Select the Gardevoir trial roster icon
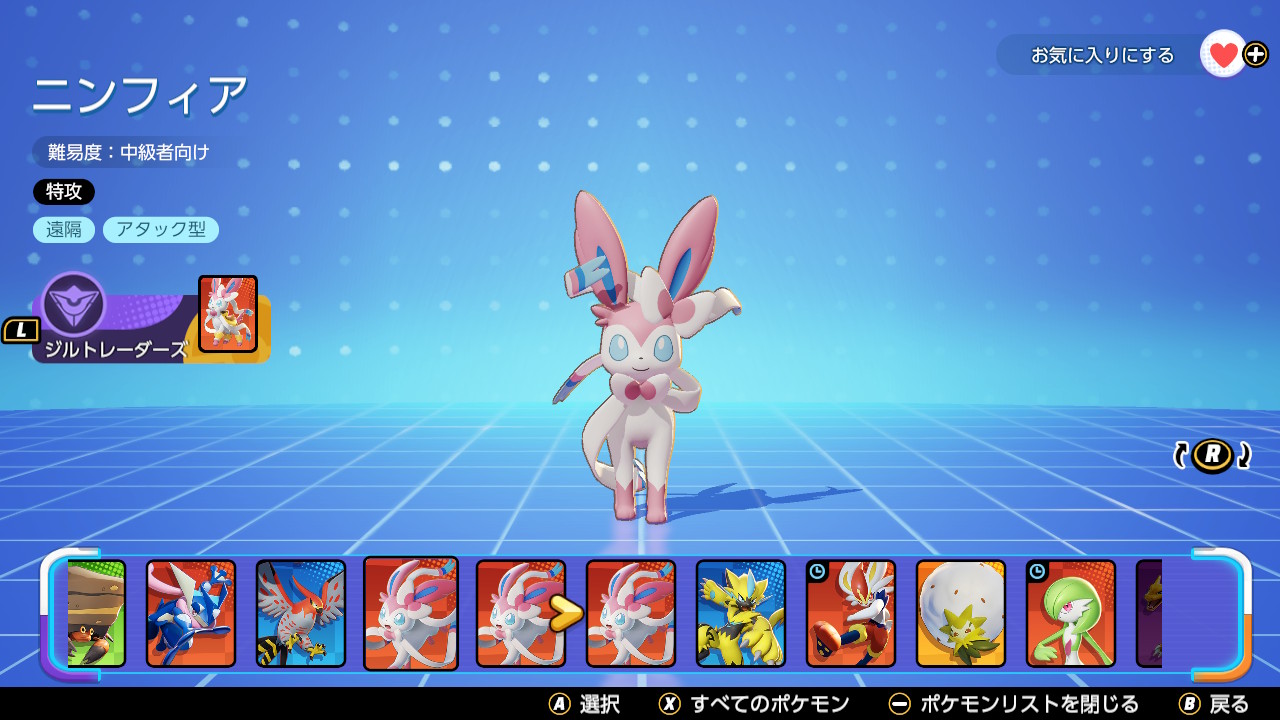This screenshot has height=720, width=1280. (x=1068, y=613)
